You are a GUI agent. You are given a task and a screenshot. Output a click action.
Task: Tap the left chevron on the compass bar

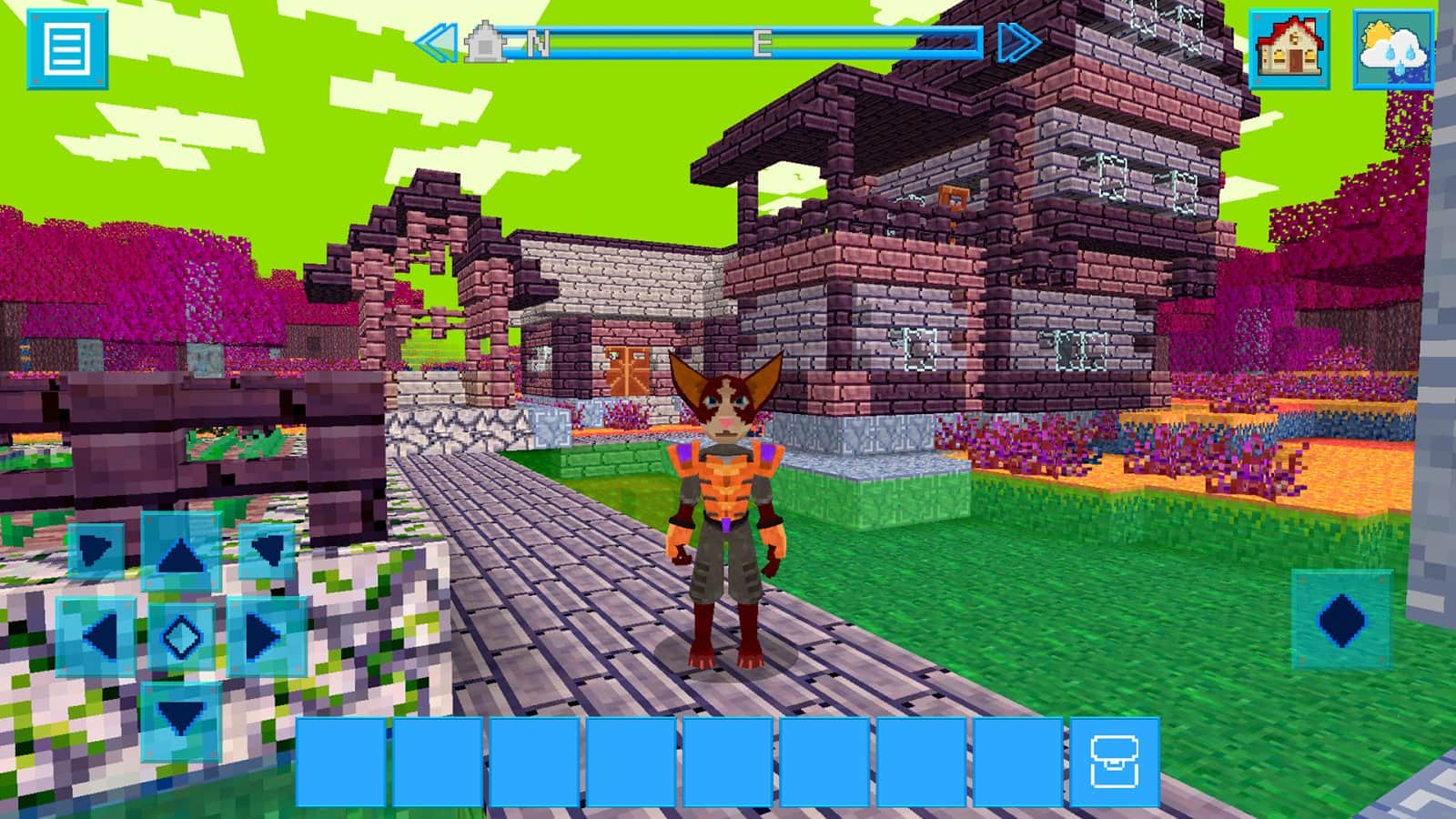click(x=435, y=43)
